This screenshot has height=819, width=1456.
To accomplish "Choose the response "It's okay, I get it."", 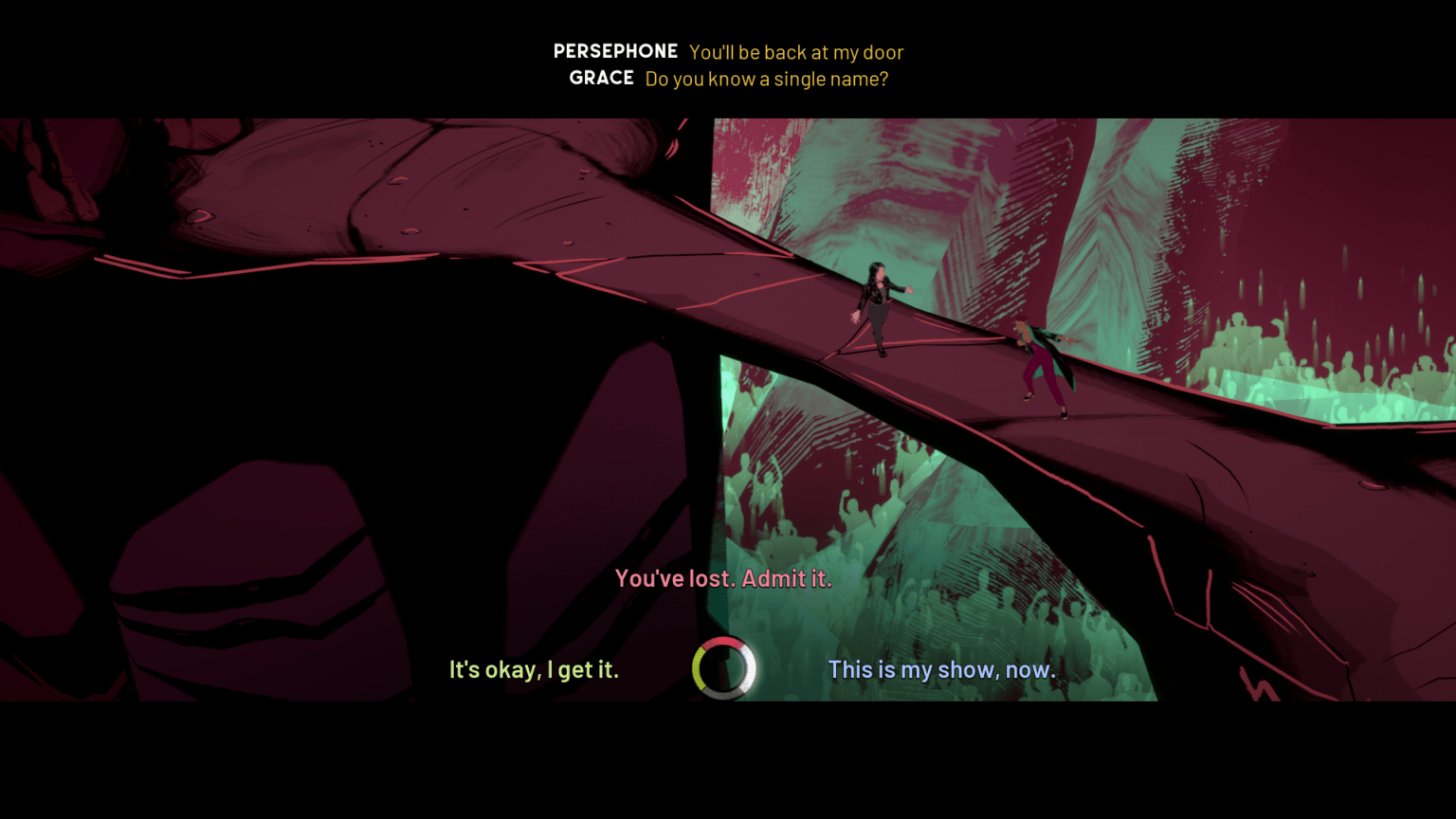I will (534, 669).
